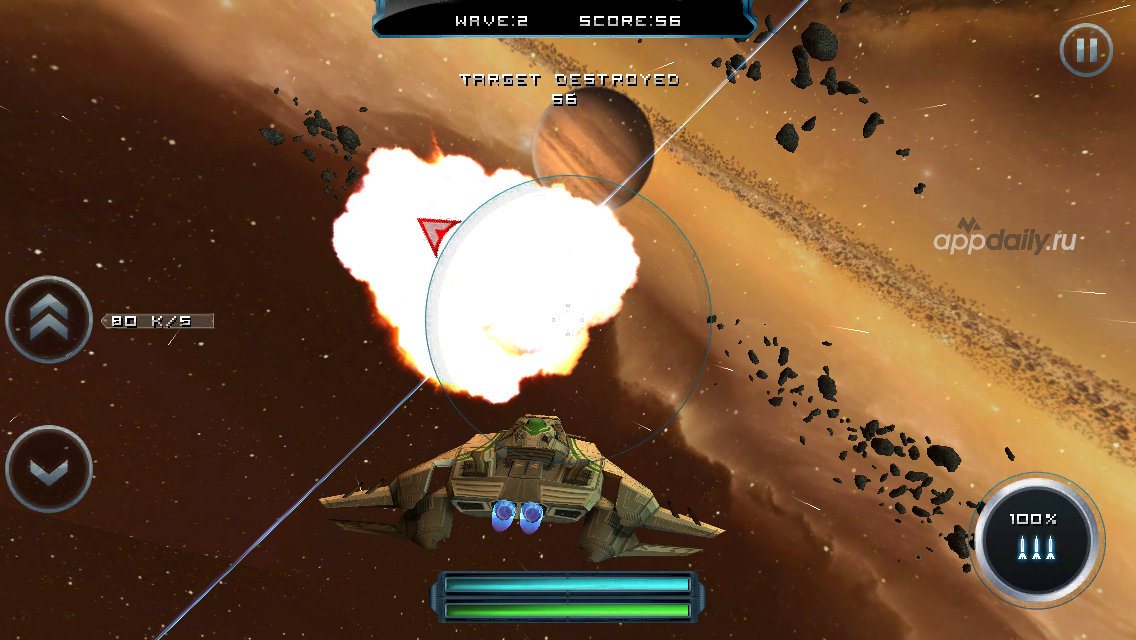Tap the speed-up double chevron button
The image size is (1136, 640).
point(49,320)
